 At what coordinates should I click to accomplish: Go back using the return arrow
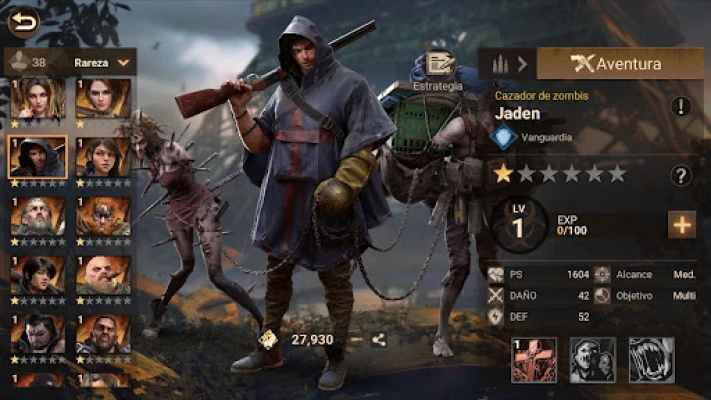pos(25,20)
